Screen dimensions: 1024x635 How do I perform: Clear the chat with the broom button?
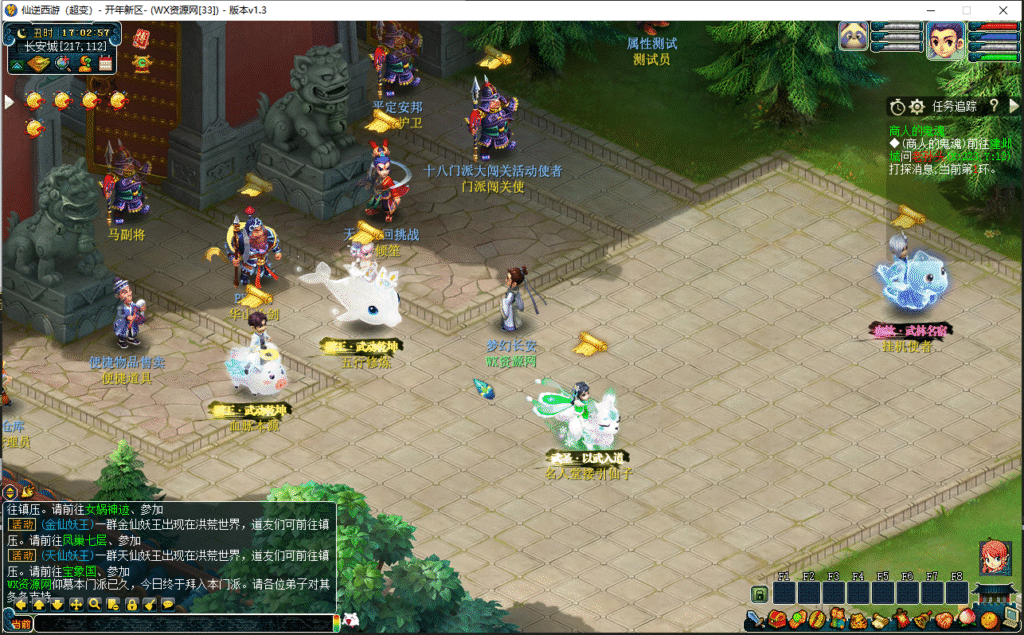(149, 604)
